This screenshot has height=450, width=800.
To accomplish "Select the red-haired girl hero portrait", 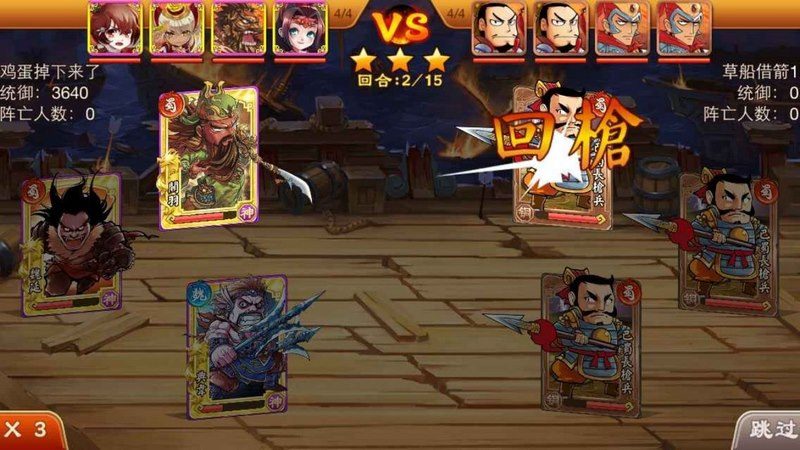I will point(113,27).
